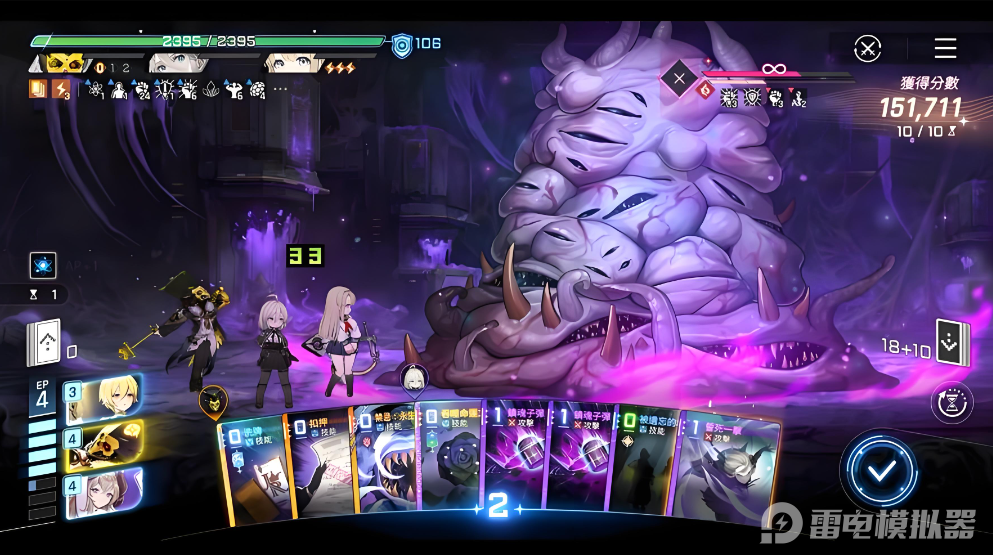993x555 pixels.
Task: Inspect the enemy's fist status icon
Action: [776, 97]
